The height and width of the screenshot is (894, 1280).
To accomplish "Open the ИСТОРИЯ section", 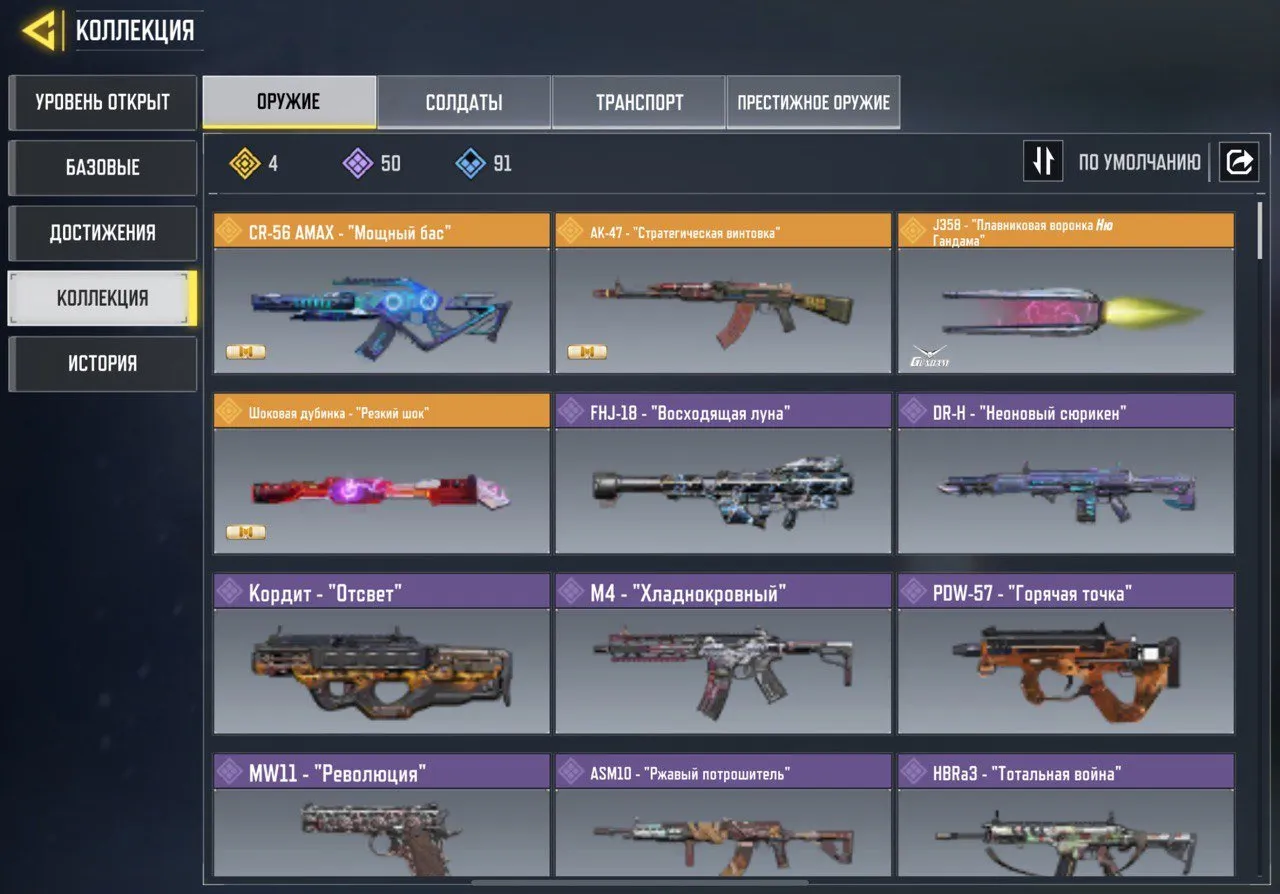I will tap(102, 363).
